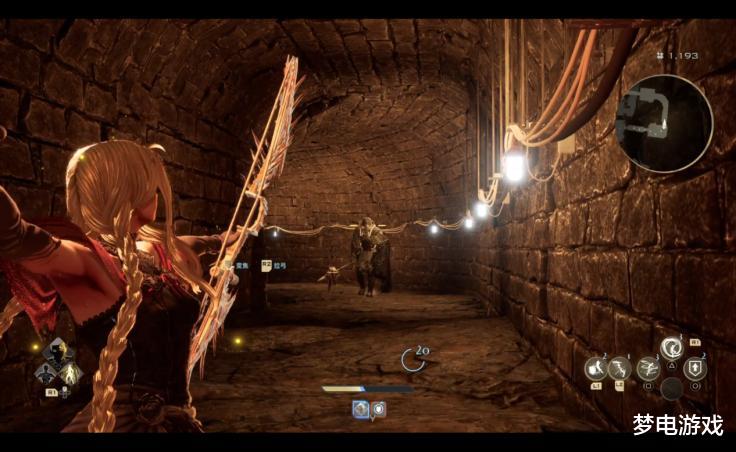The height and width of the screenshot is (452, 736).
Task: Click the circular dungeon minimap
Action: pyautogui.click(x=663, y=123)
